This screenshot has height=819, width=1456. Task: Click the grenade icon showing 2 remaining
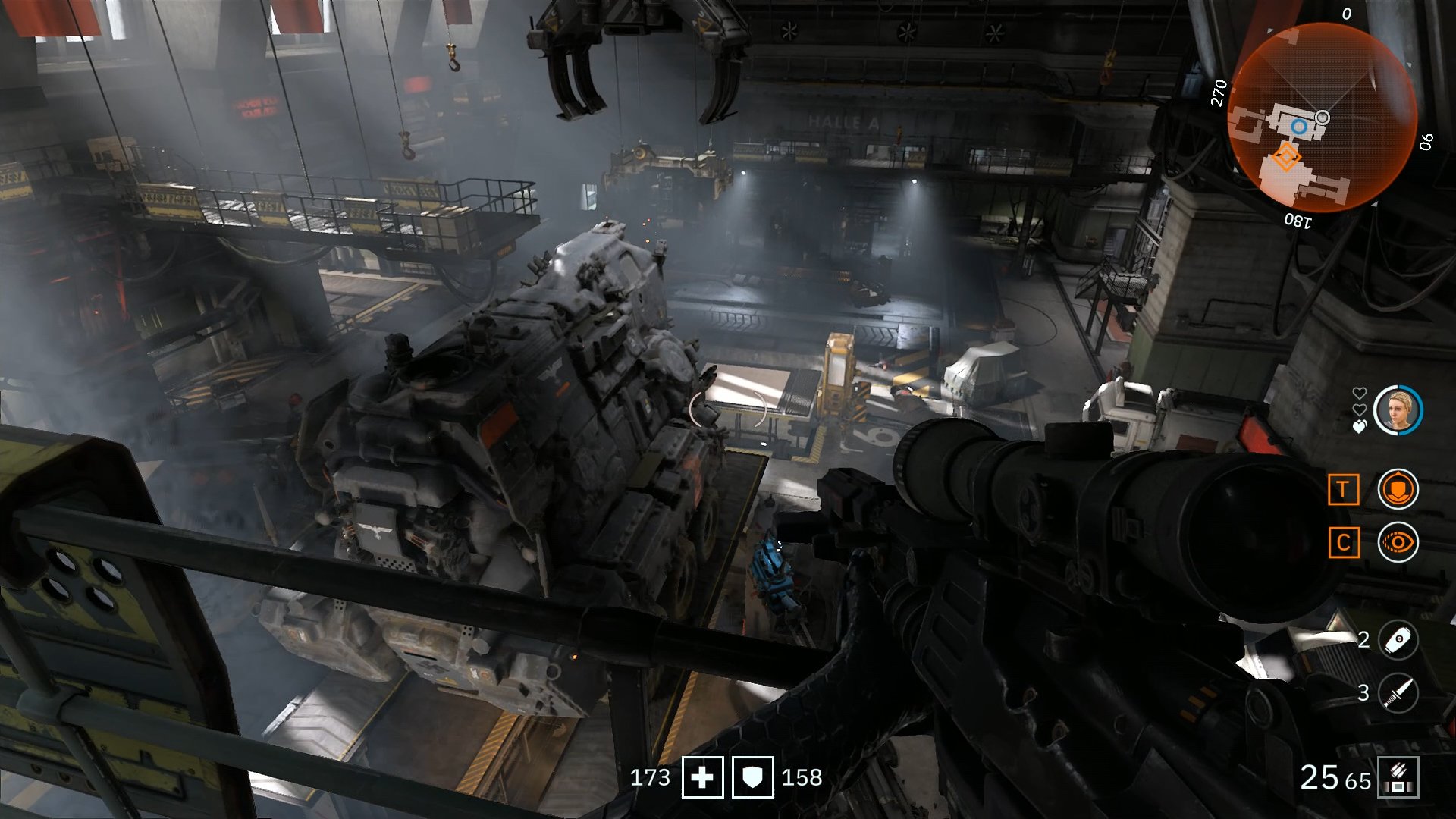coord(1398,639)
